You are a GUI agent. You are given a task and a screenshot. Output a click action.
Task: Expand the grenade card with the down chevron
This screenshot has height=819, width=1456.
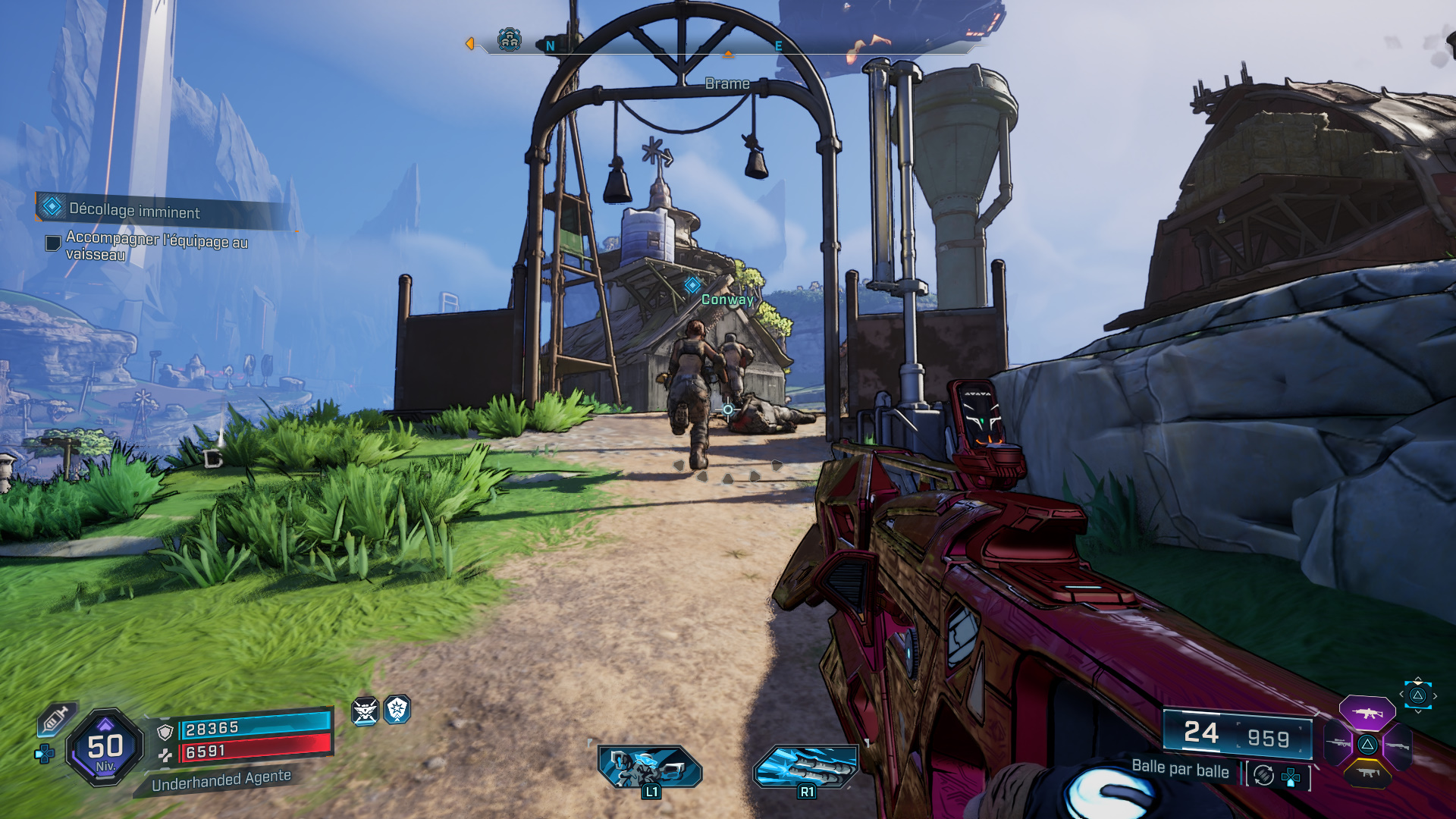[1418, 712]
